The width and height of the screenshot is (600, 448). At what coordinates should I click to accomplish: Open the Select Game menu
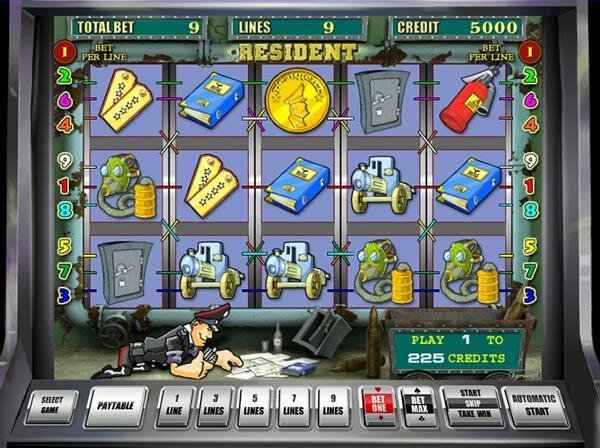pyautogui.click(x=51, y=406)
